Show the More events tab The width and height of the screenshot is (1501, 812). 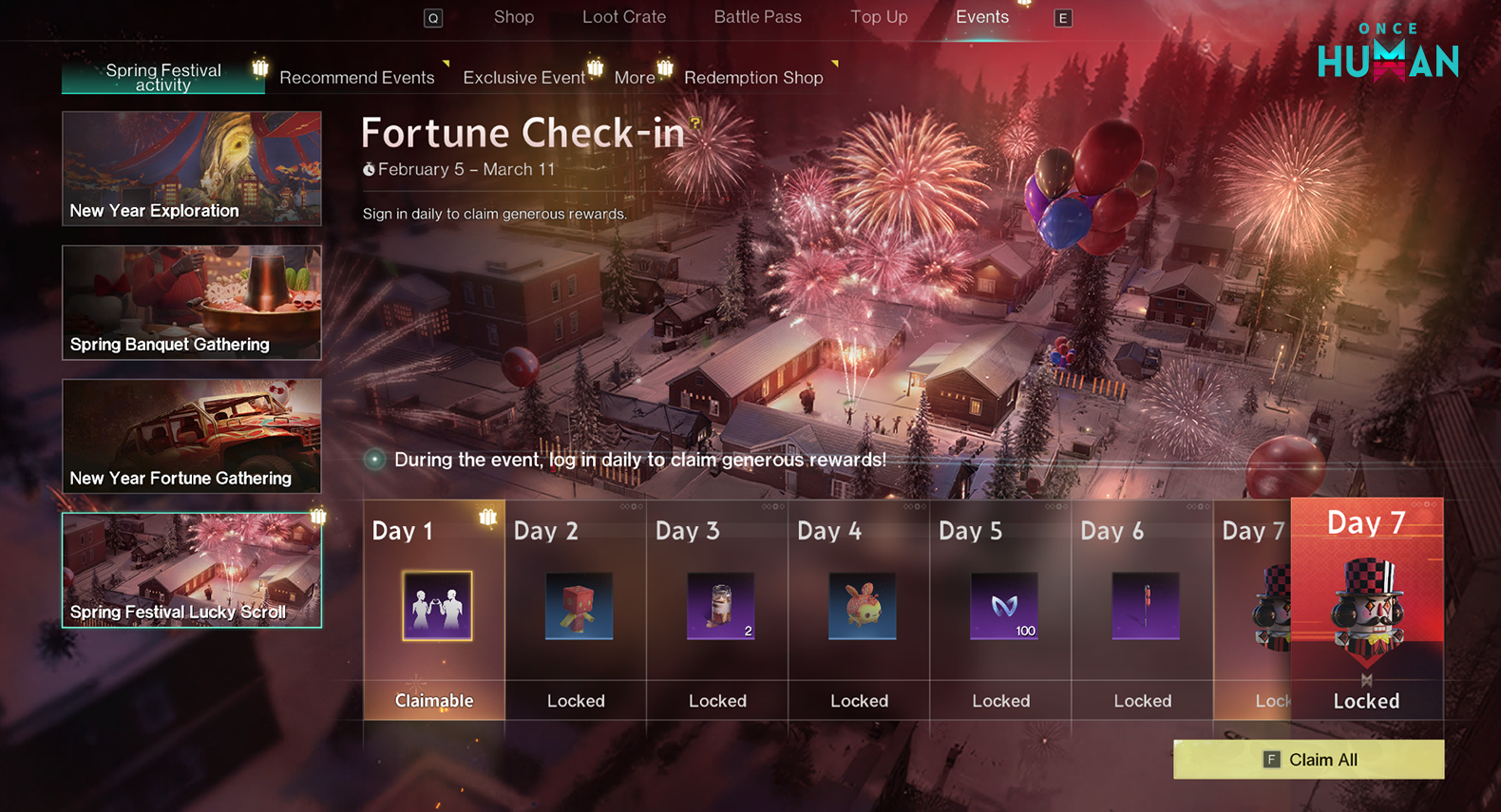point(635,78)
